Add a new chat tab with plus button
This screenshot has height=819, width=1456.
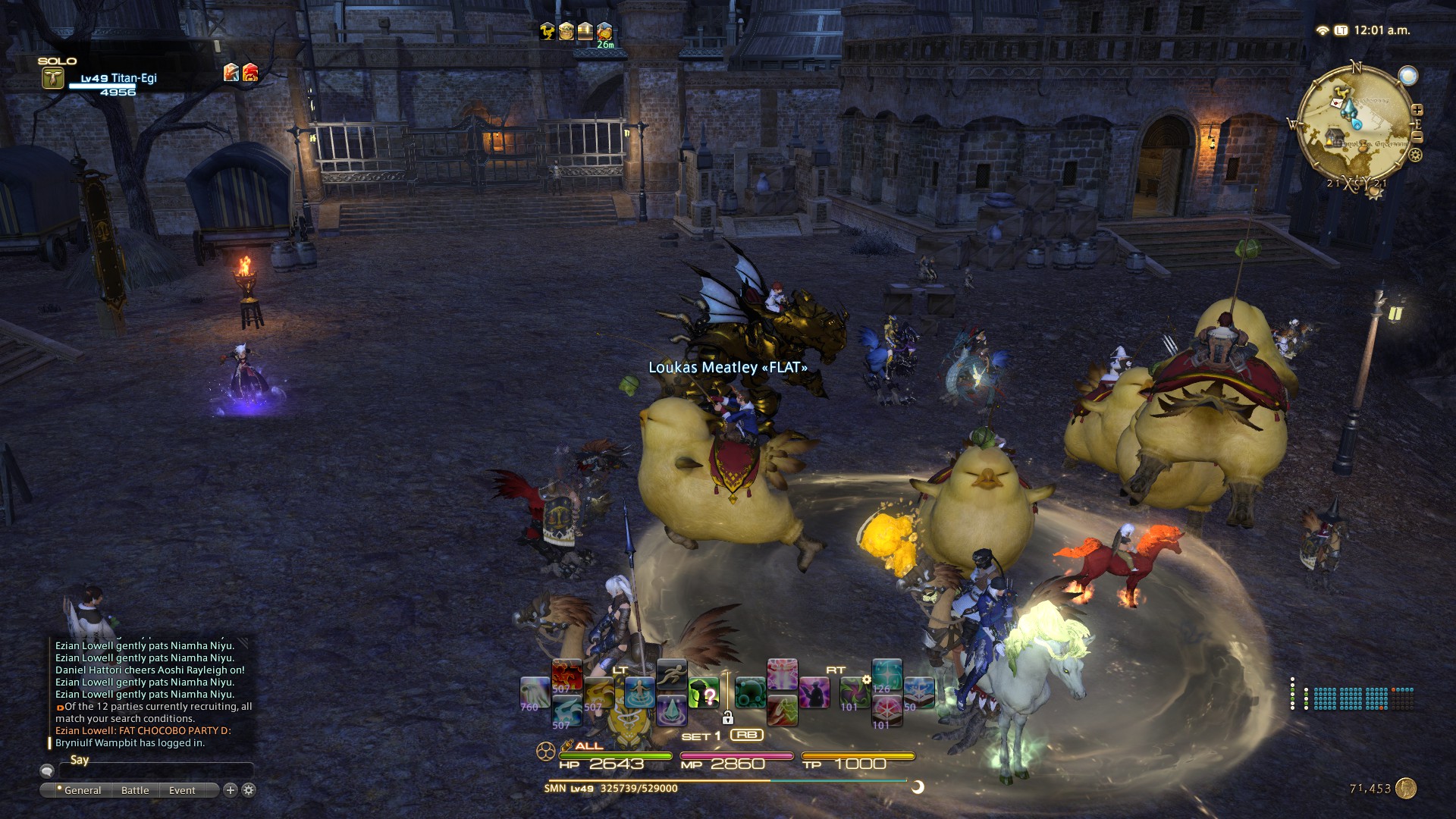231,790
